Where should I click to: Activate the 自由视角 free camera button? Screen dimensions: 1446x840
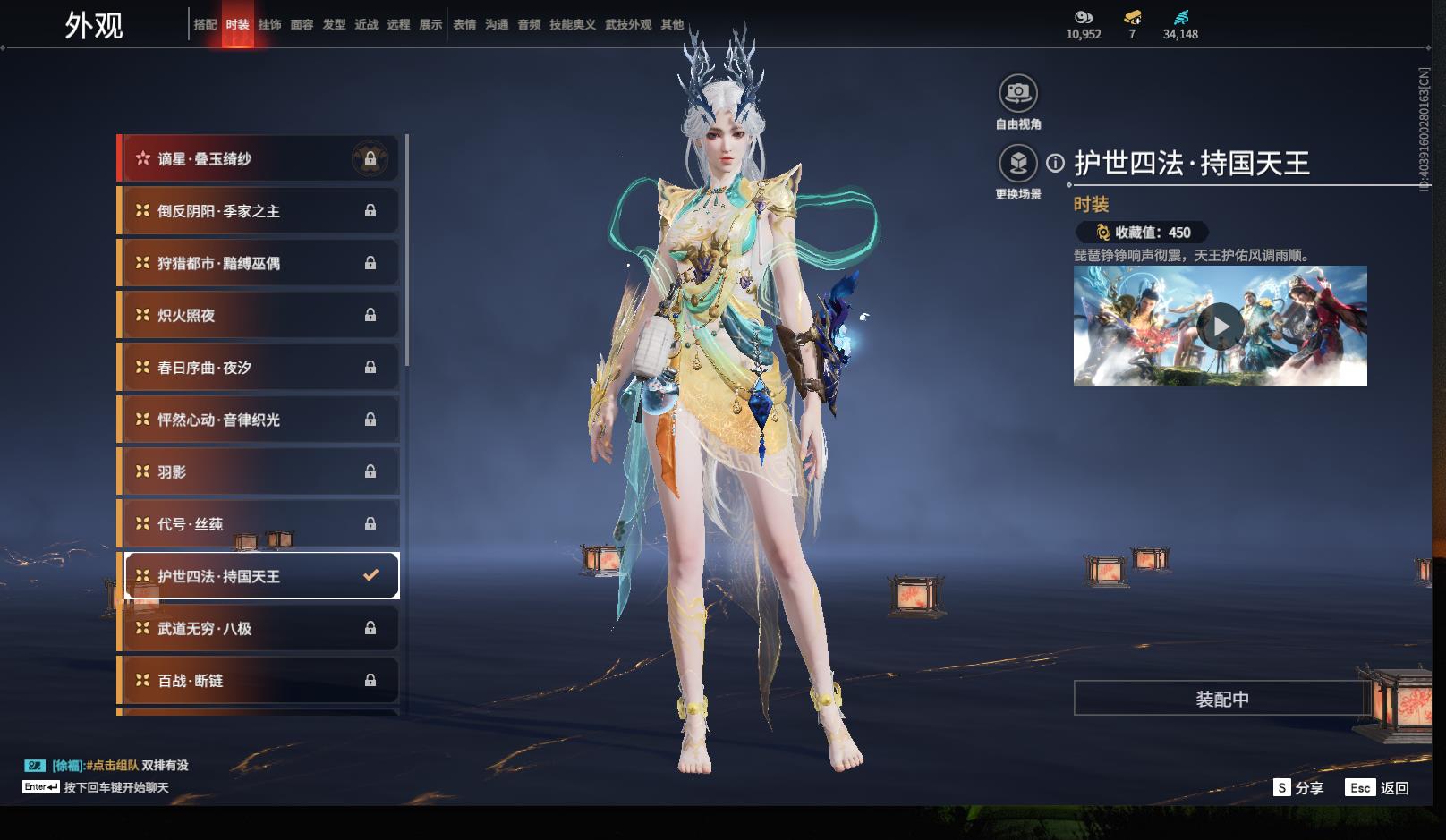pyautogui.click(x=1017, y=93)
